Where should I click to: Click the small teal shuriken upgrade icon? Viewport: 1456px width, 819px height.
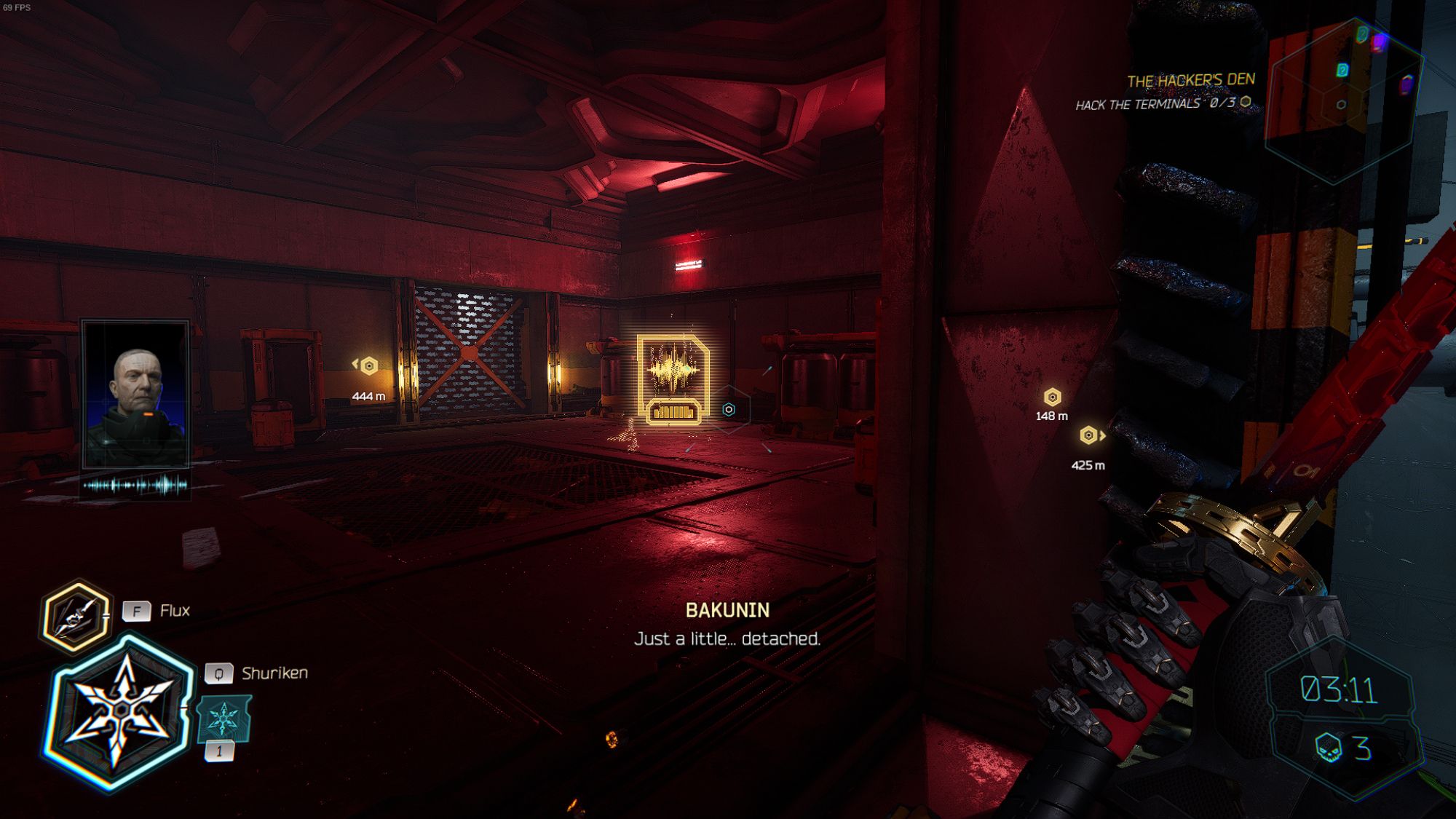(223, 719)
